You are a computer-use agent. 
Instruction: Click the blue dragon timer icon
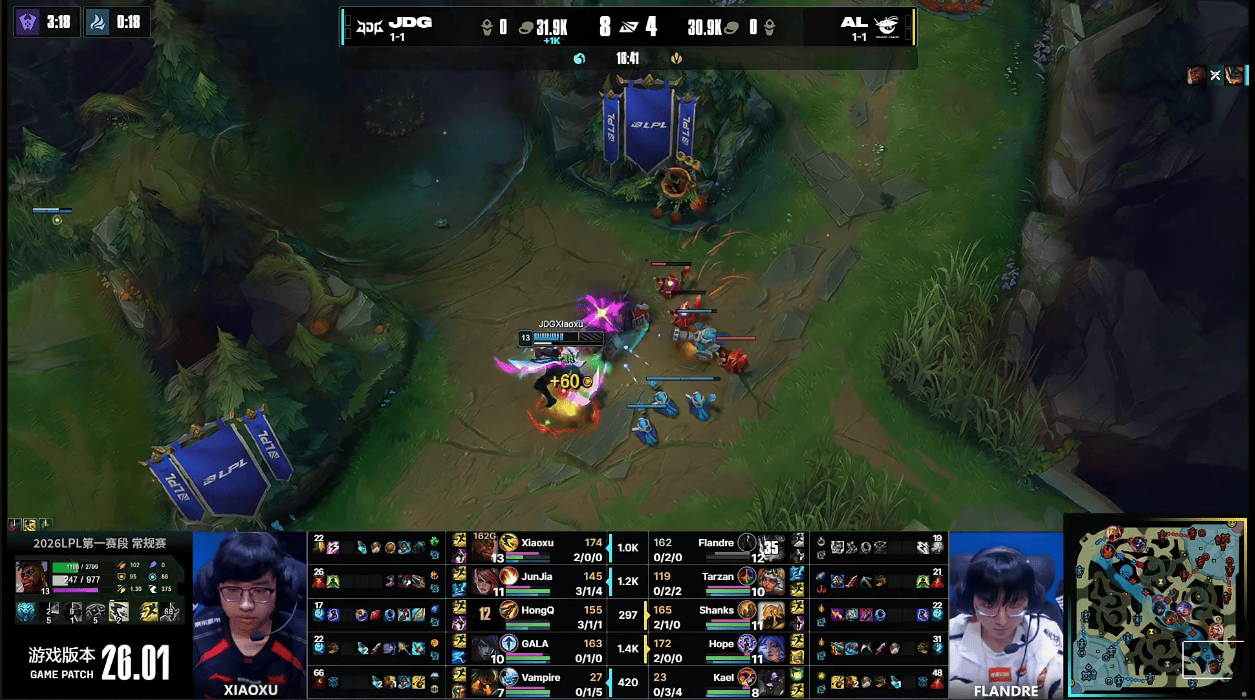pyautogui.click(x=97, y=22)
